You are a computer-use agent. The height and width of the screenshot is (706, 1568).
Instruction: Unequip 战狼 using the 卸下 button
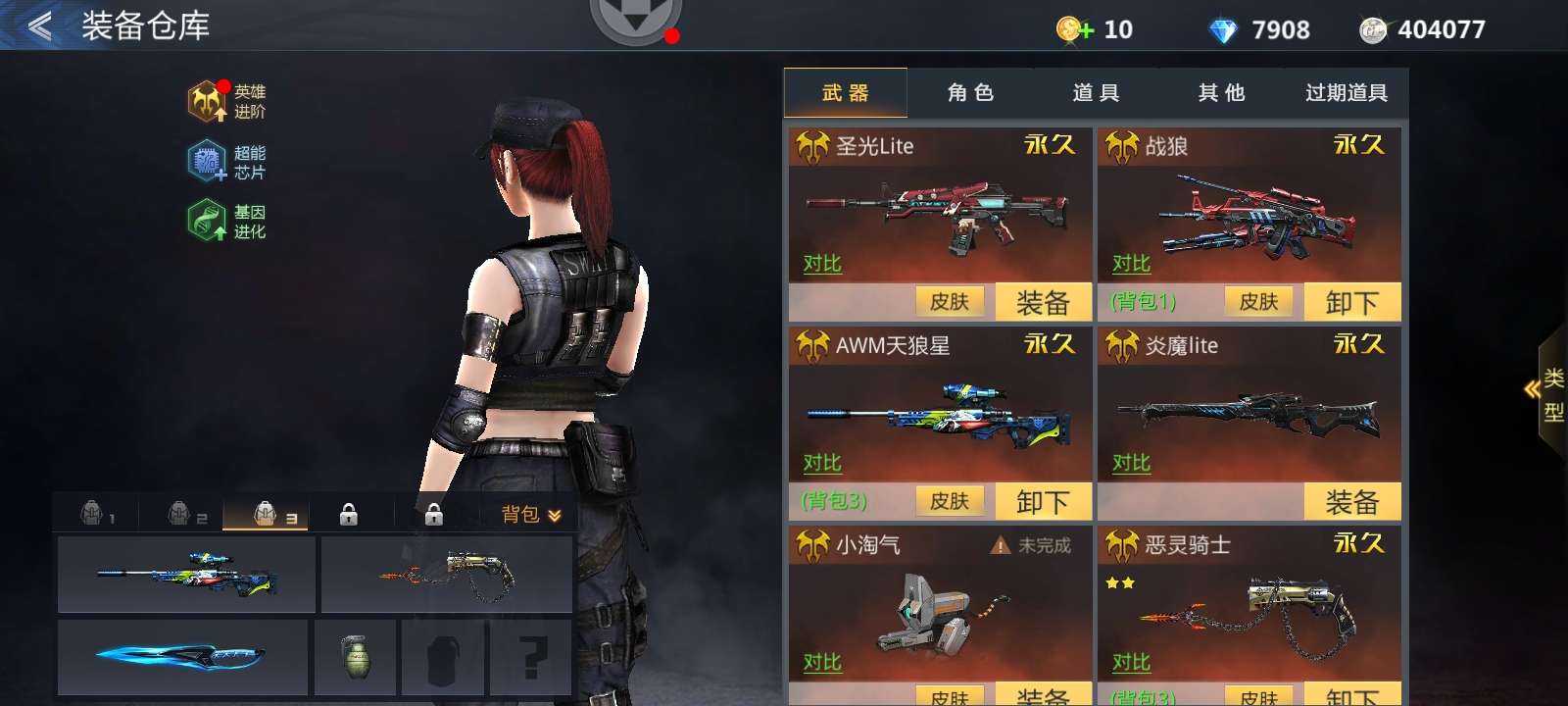[1352, 302]
